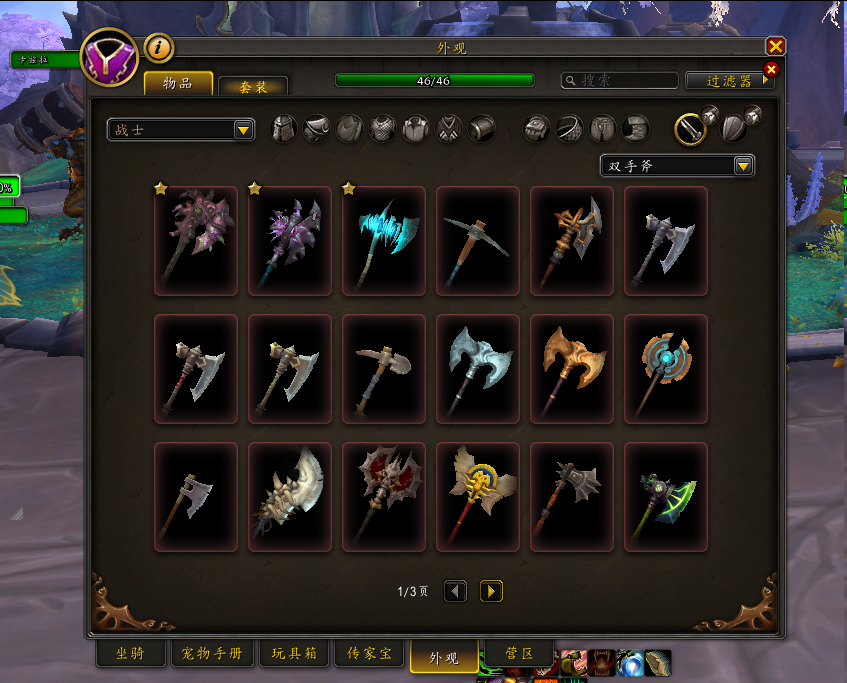Pick the golden lion-crest axe appearance
The image size is (847, 683).
[x=478, y=497]
